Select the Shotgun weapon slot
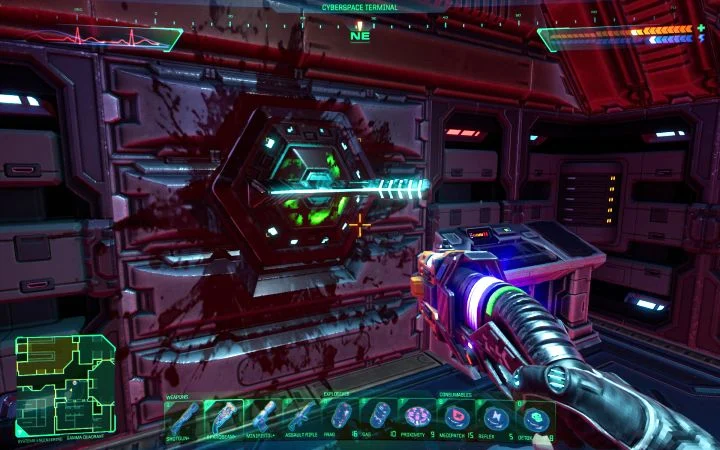720x450 pixels. pyautogui.click(x=183, y=417)
